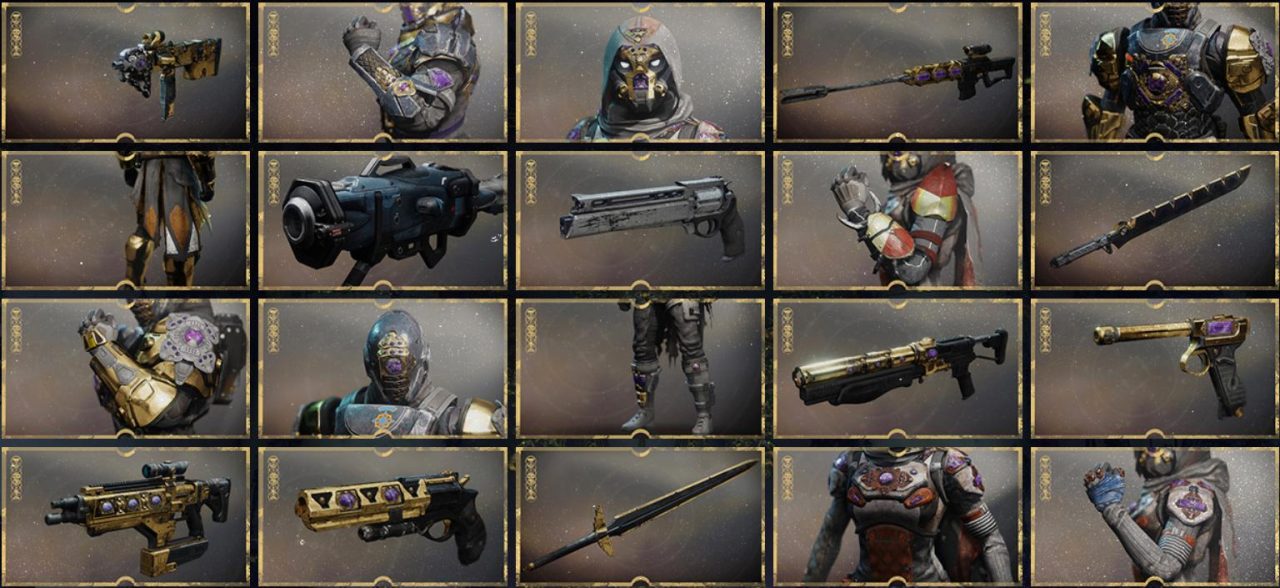Viewport: 1280px width, 588px height.
Task: Select the gold-trimmed robe leg armor tile
Action: tap(126, 220)
